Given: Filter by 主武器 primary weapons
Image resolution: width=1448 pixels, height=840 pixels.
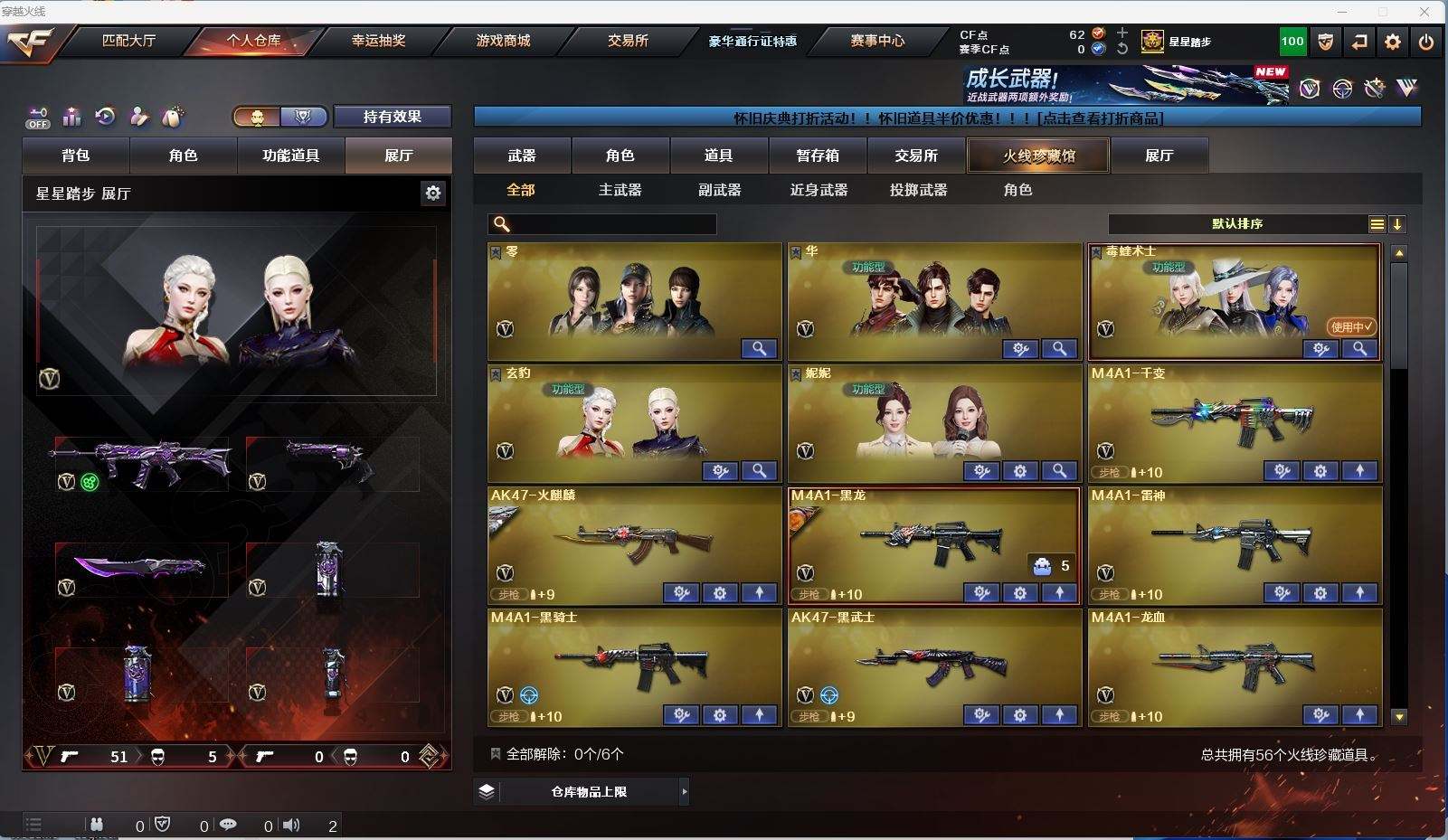Looking at the screenshot, I should coord(620,190).
